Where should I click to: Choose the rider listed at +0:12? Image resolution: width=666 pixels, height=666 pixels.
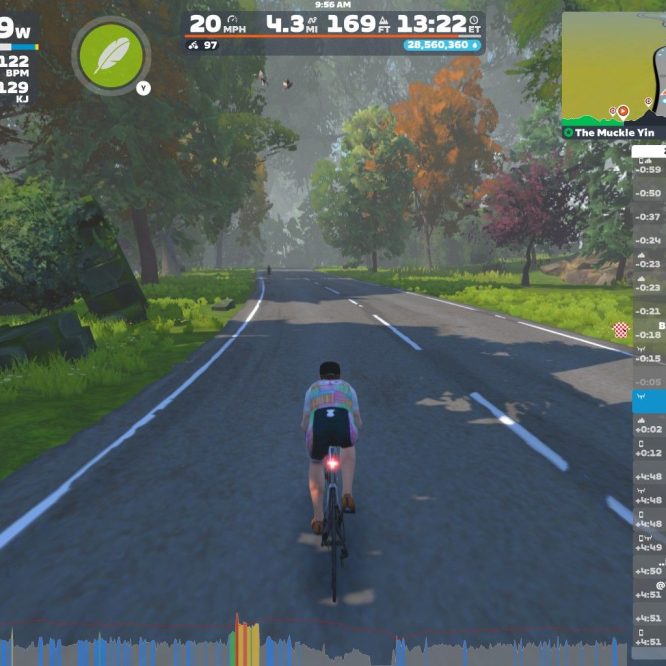(x=649, y=452)
